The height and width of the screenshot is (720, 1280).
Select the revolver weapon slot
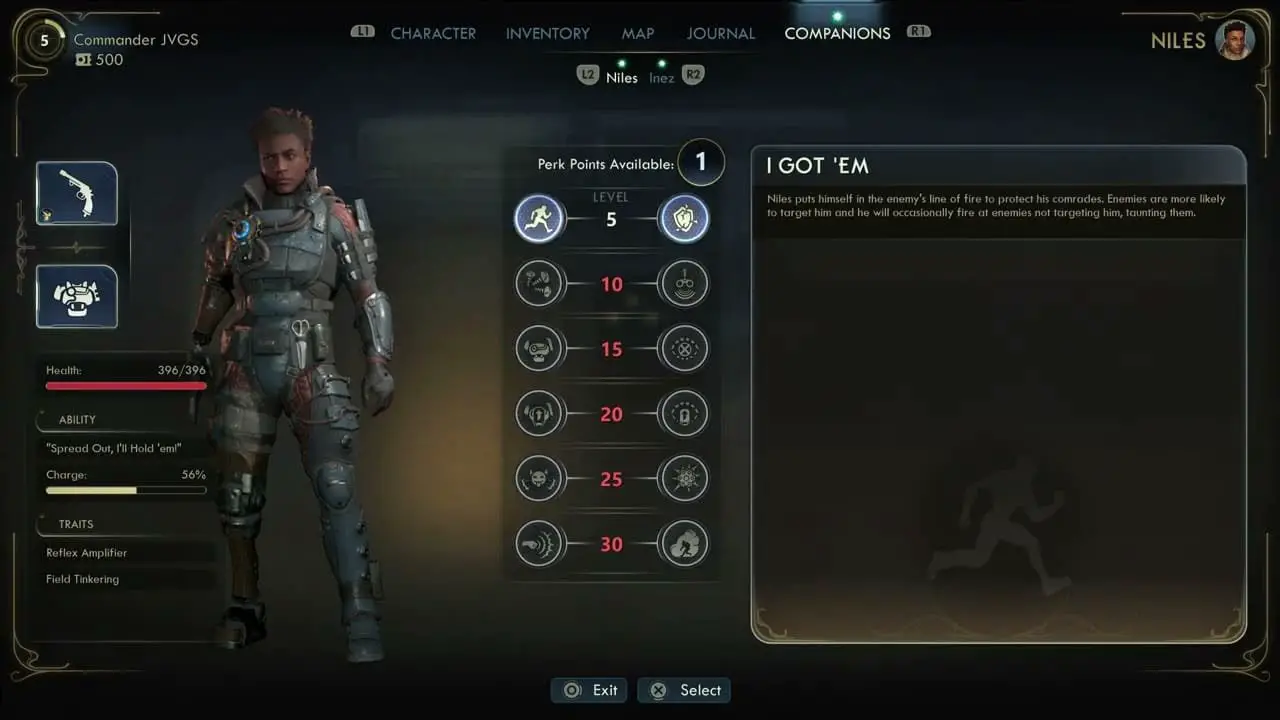77,193
